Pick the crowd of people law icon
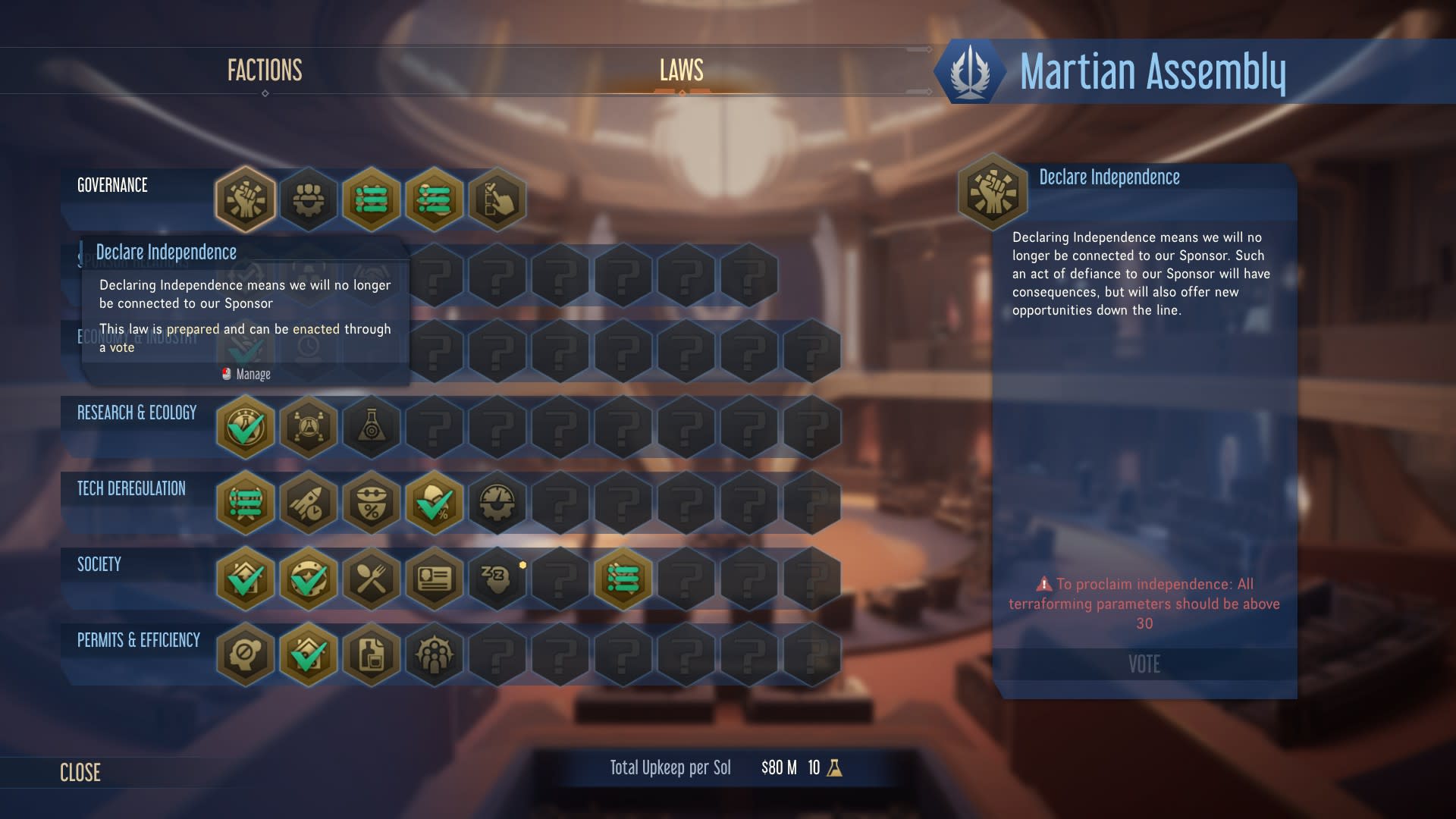Screen dimensions: 1456x819 tap(434, 654)
